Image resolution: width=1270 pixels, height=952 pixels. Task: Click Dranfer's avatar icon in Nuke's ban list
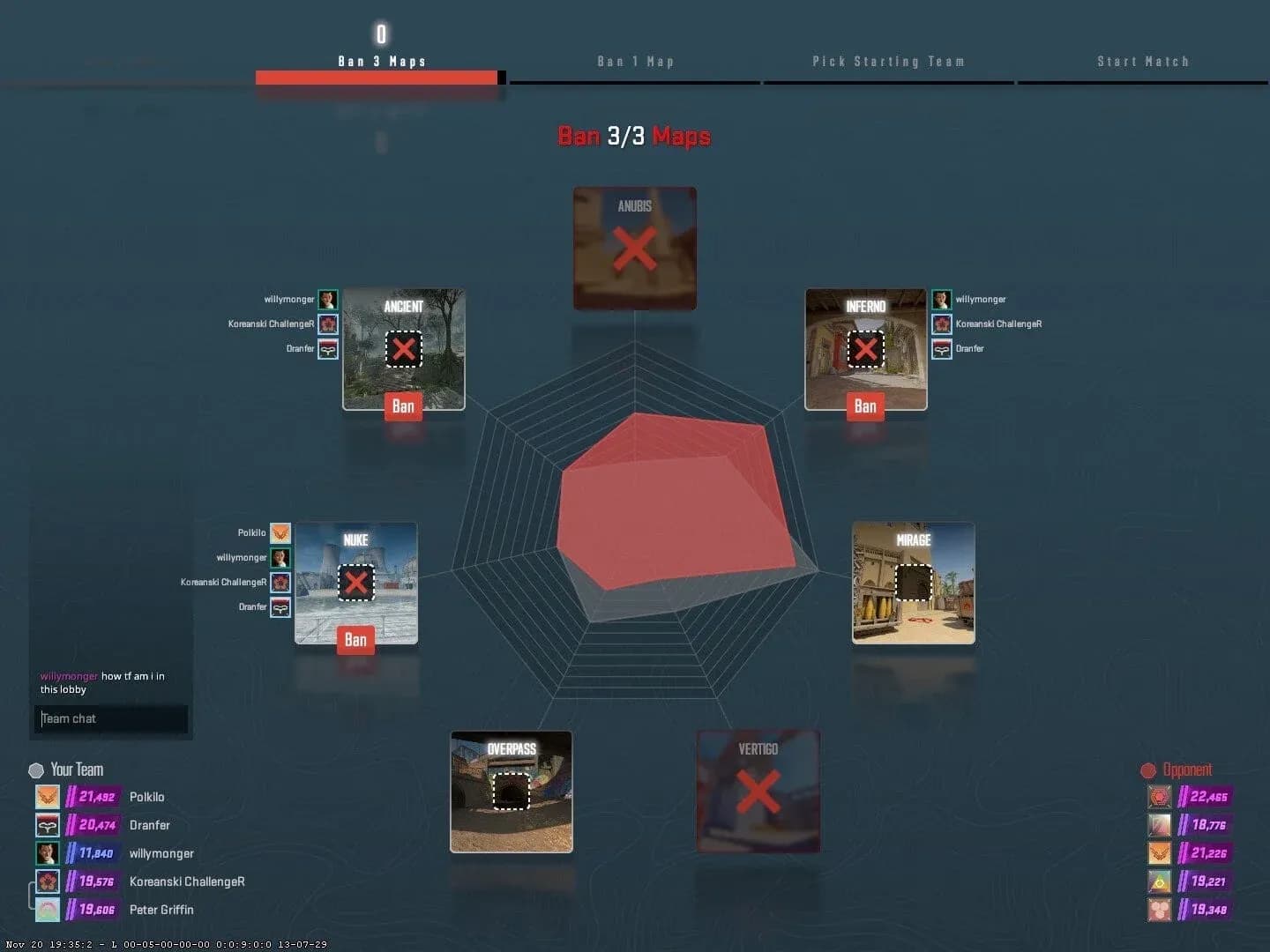click(280, 606)
